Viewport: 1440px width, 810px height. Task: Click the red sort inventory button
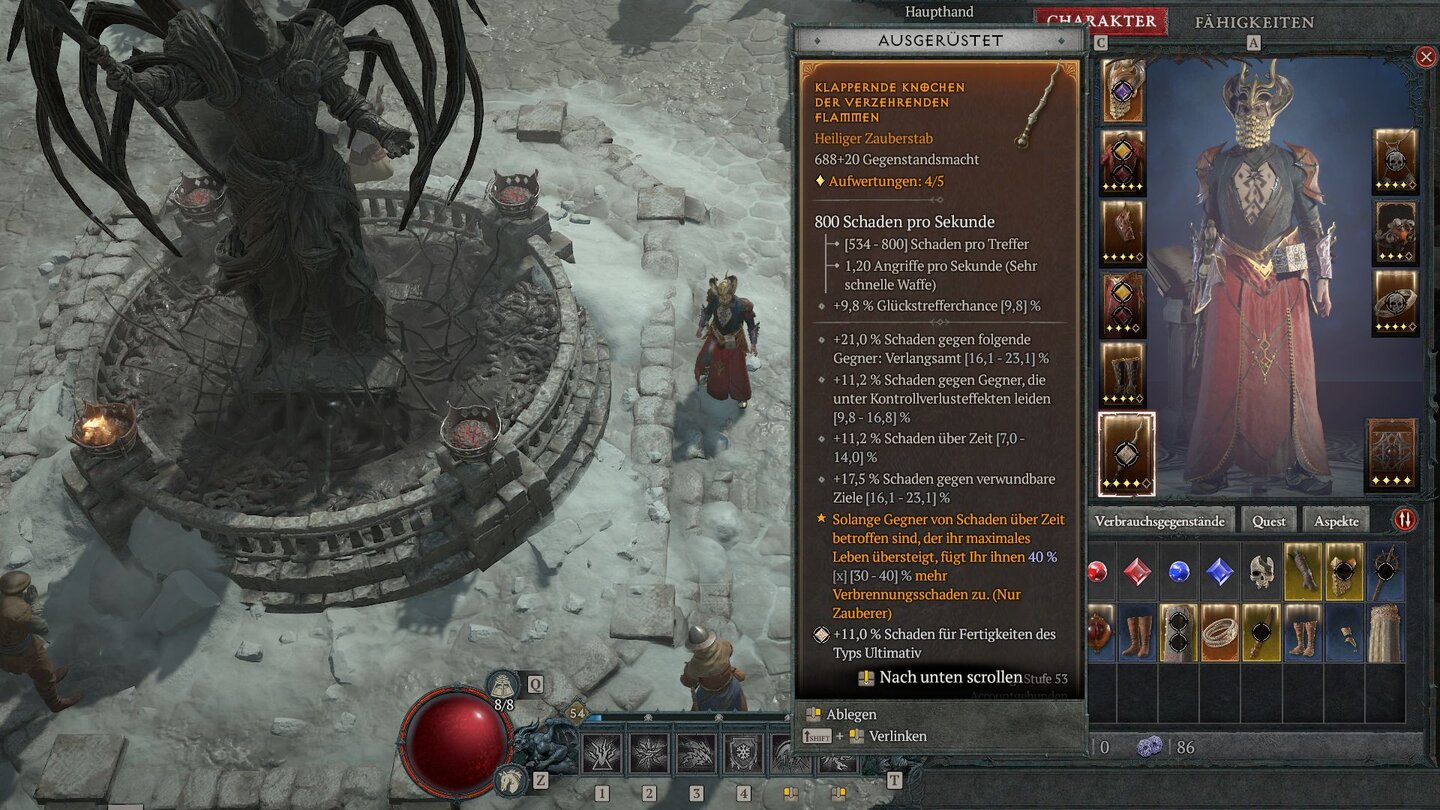pyautogui.click(x=1405, y=520)
